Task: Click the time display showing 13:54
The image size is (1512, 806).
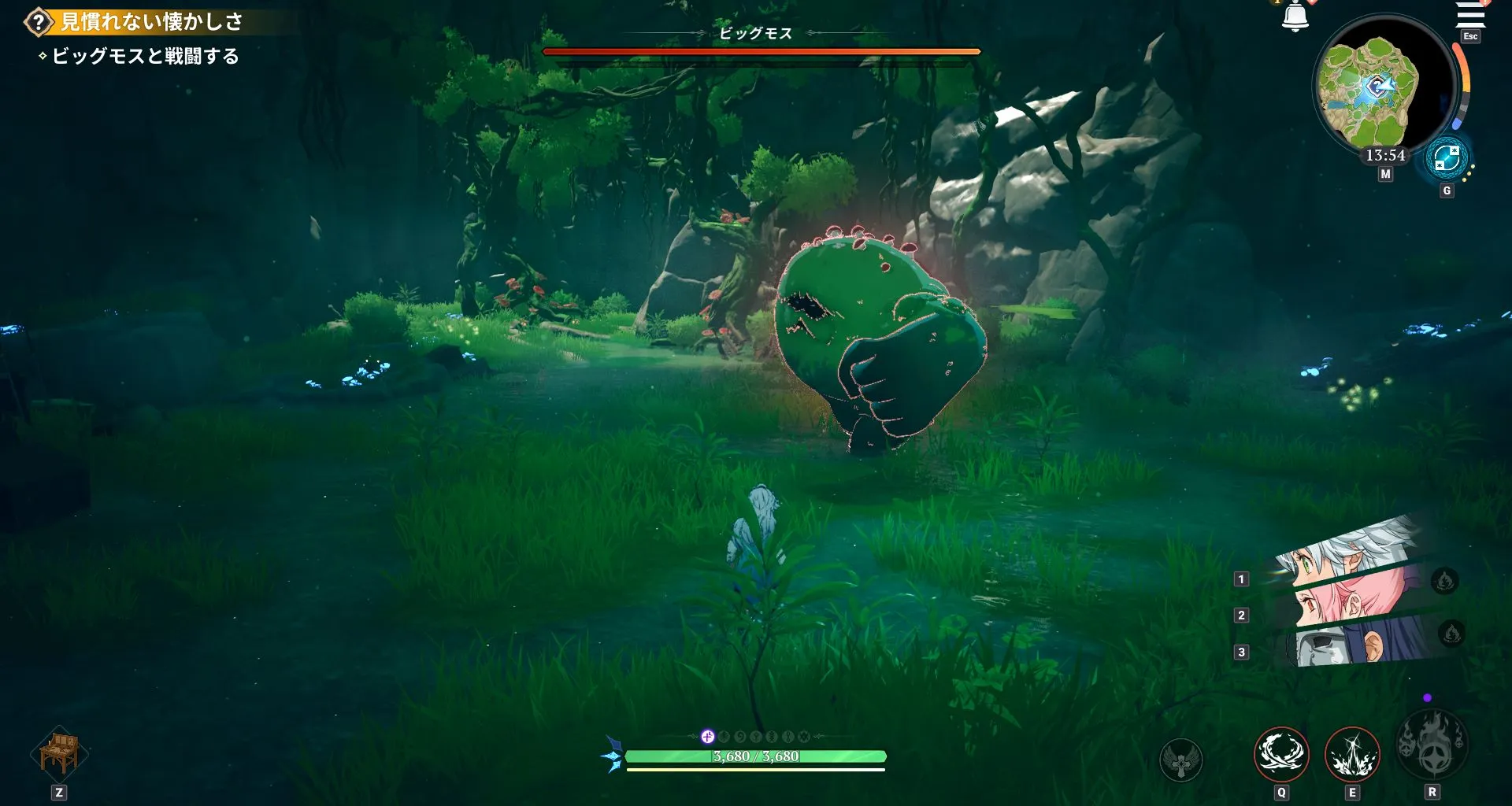Action: (x=1386, y=155)
